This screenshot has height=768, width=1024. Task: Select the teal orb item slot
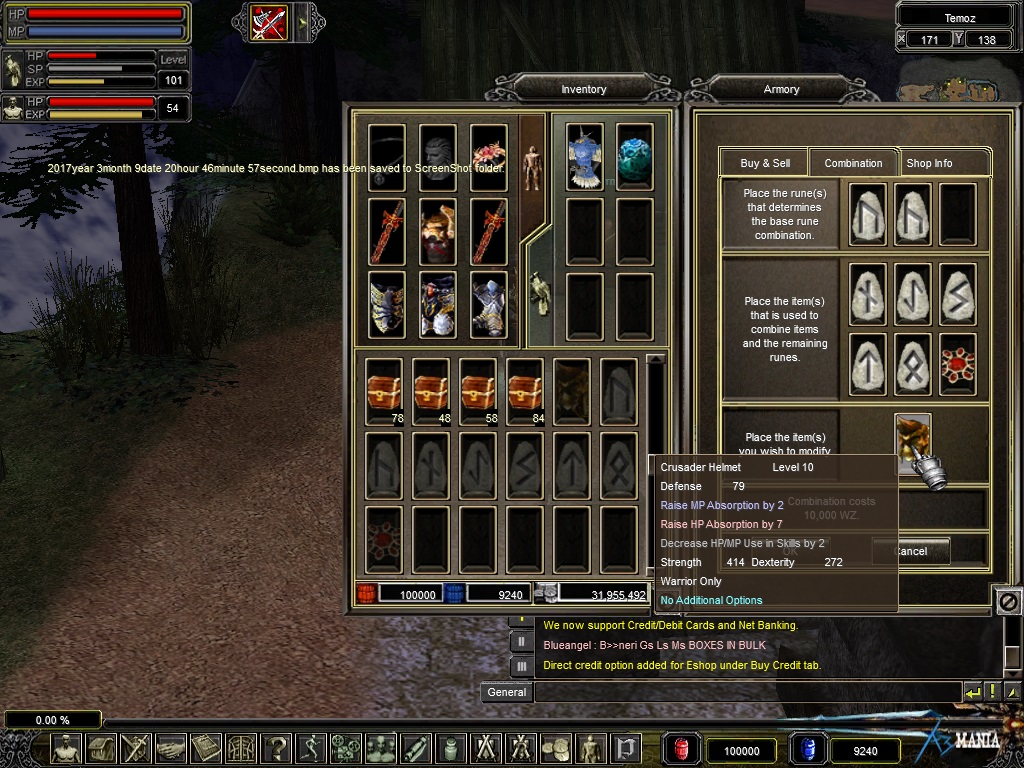tap(634, 157)
